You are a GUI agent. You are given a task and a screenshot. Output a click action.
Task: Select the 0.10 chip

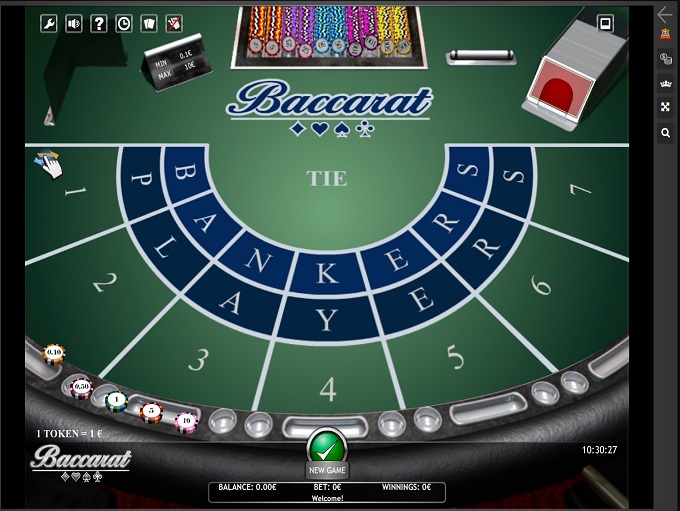click(54, 353)
